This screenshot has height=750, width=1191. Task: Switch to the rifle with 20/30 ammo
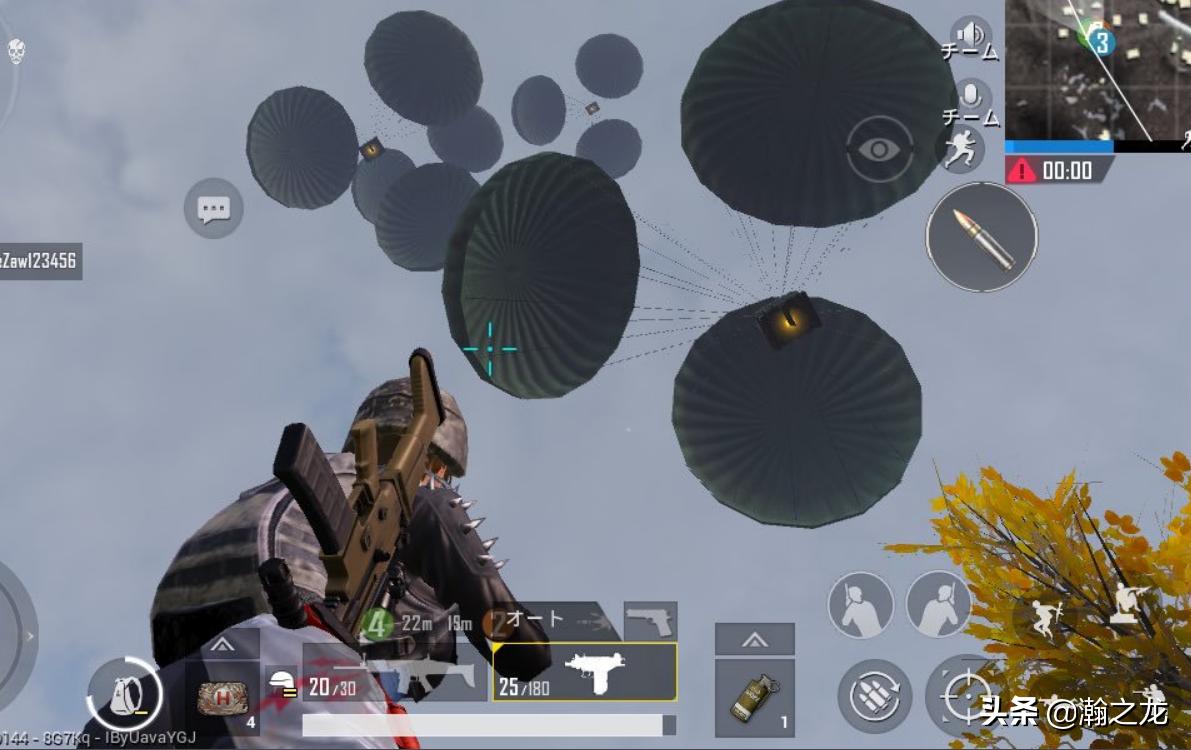(390, 682)
